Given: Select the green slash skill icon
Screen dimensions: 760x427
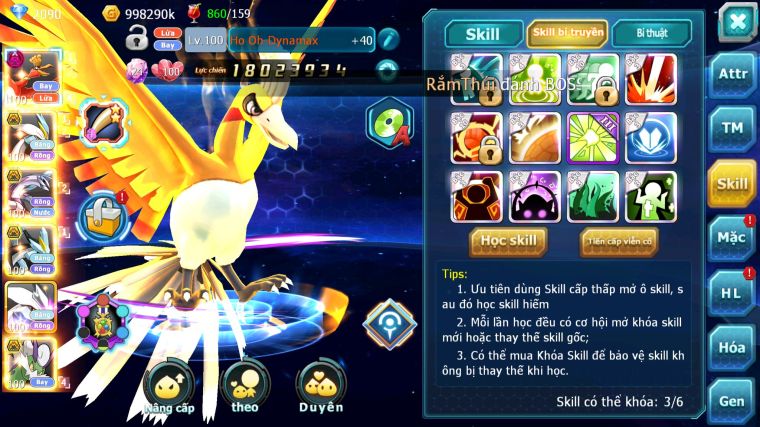Looking at the screenshot, I should (592, 196).
